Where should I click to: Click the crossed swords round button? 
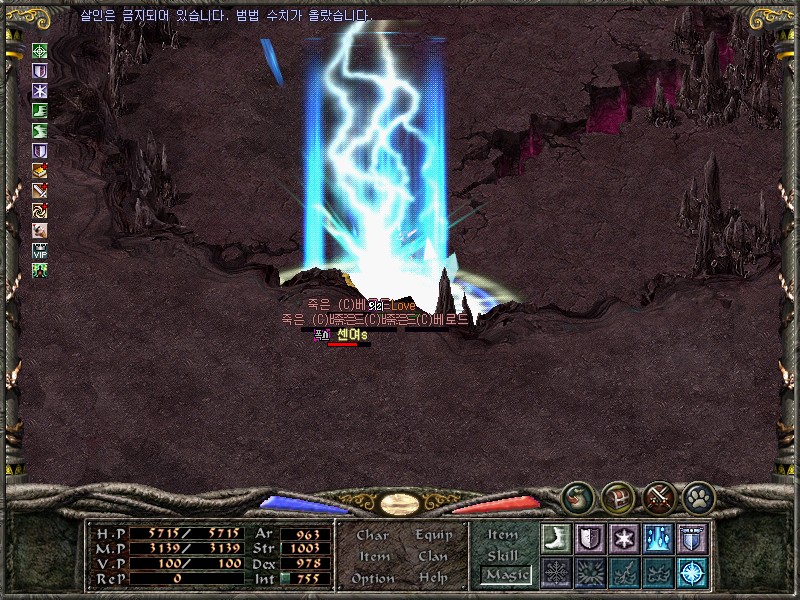coord(657,495)
